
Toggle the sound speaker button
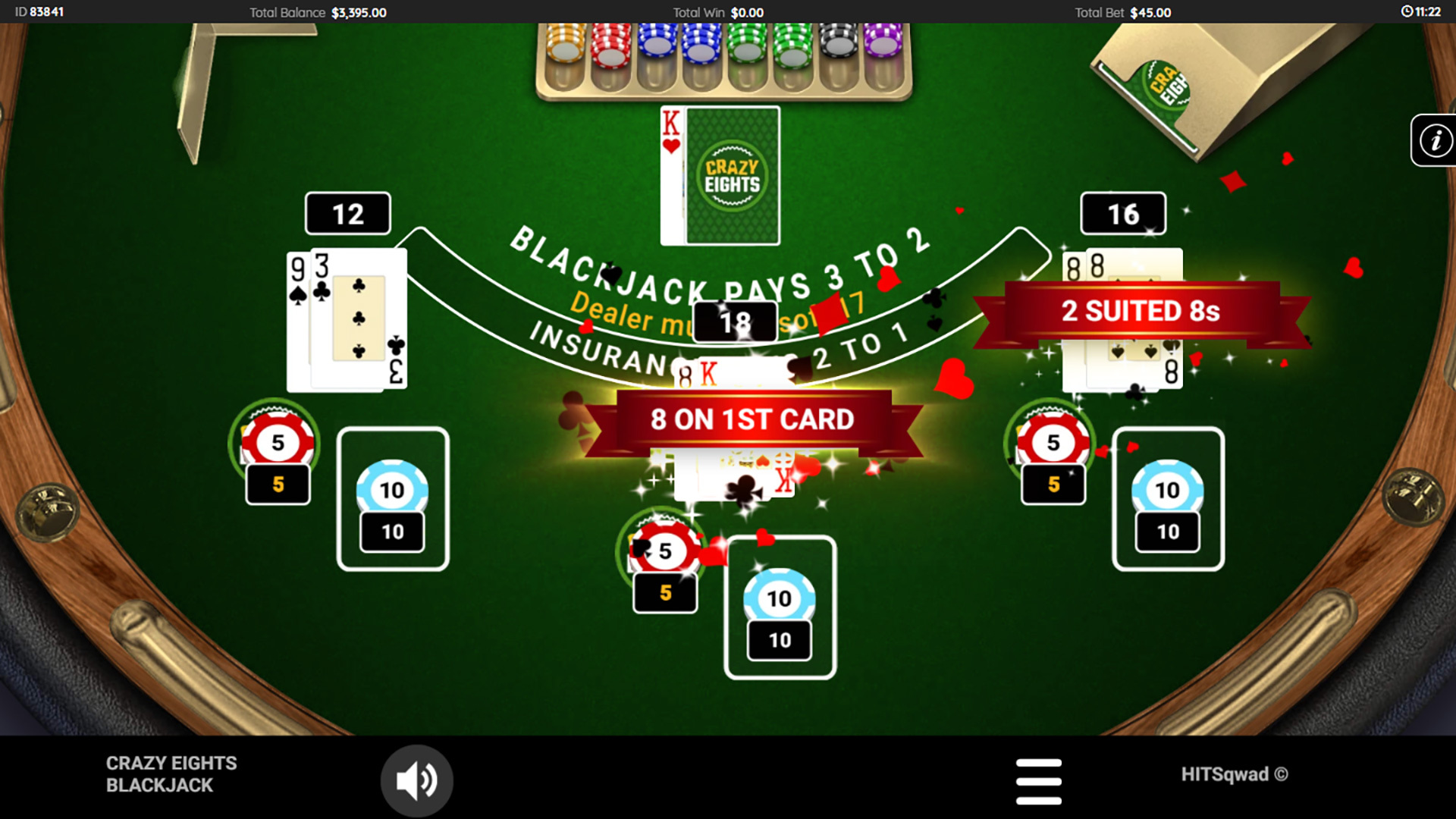point(416,780)
